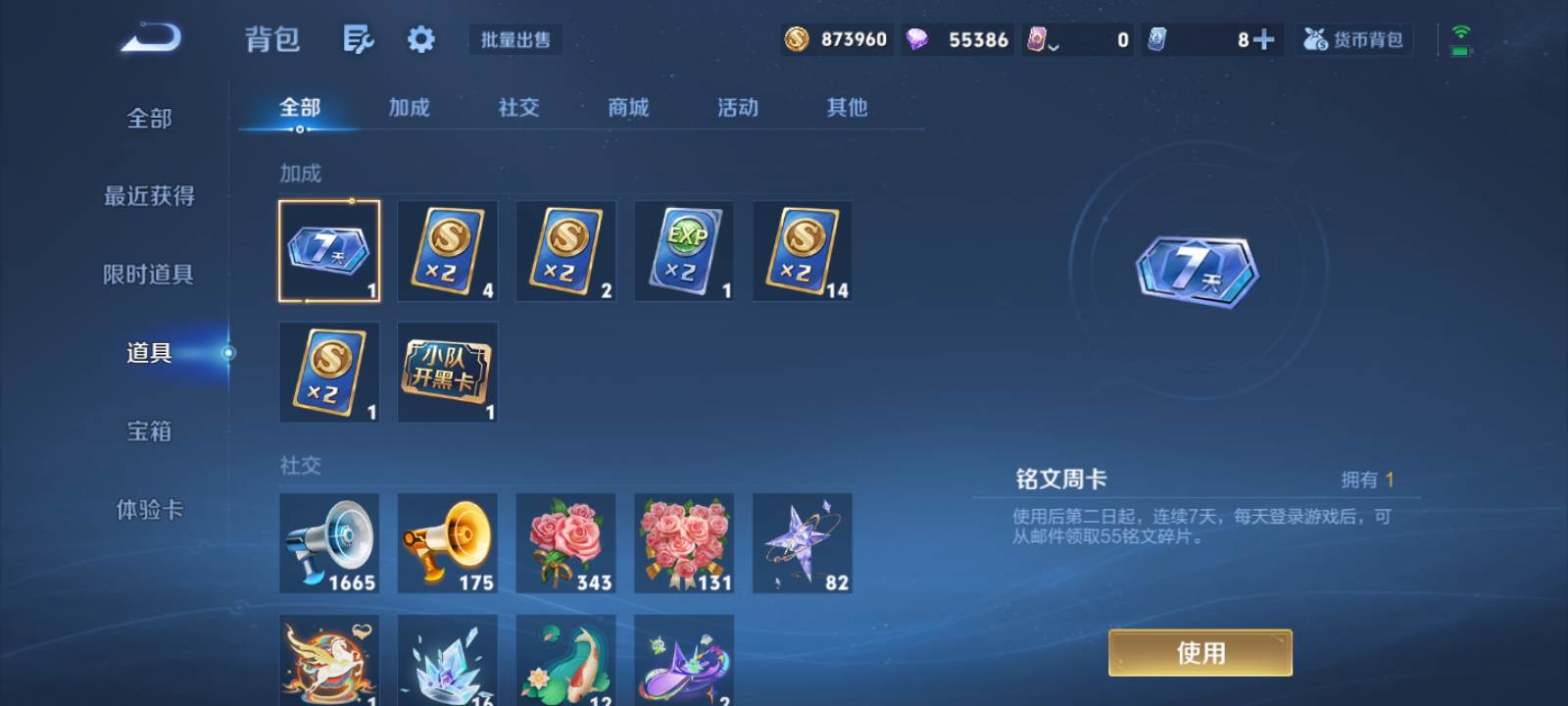Viewport: 1568px width, 706px height.
Task: Open the 货币背包 currency bag
Action: [x=1354, y=39]
